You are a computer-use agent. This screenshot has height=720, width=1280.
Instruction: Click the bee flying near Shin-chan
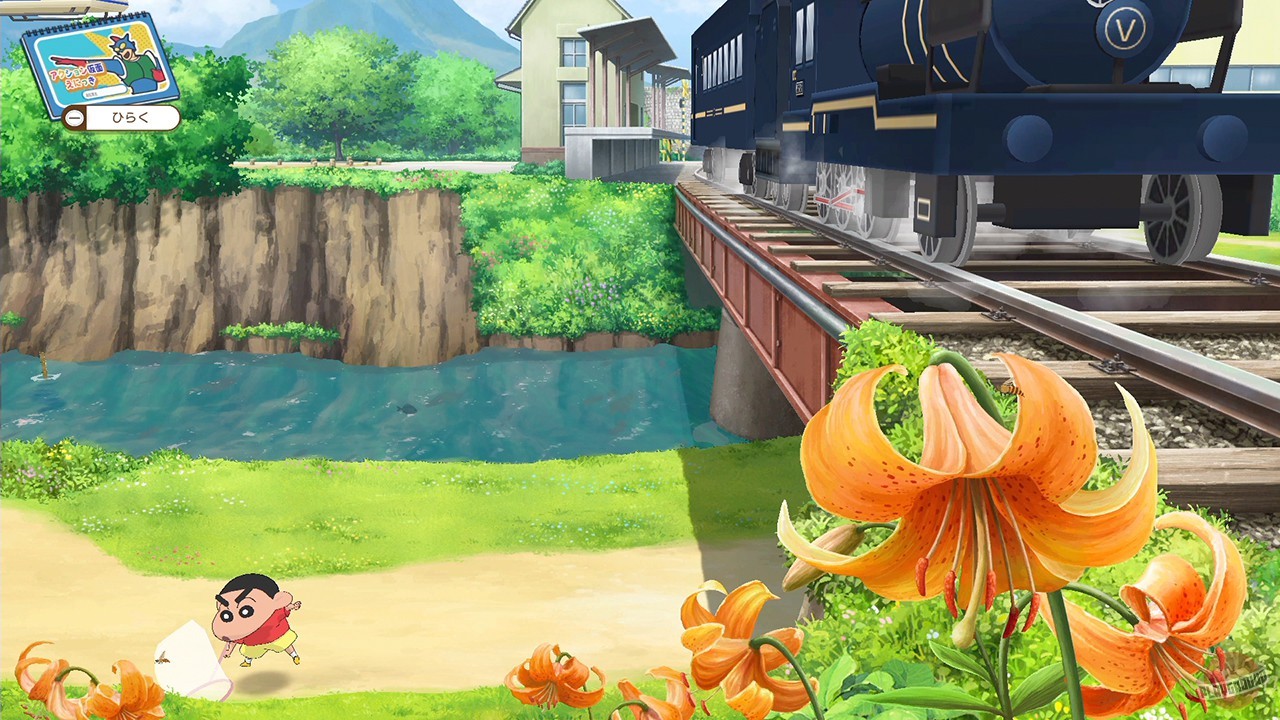tap(163, 659)
